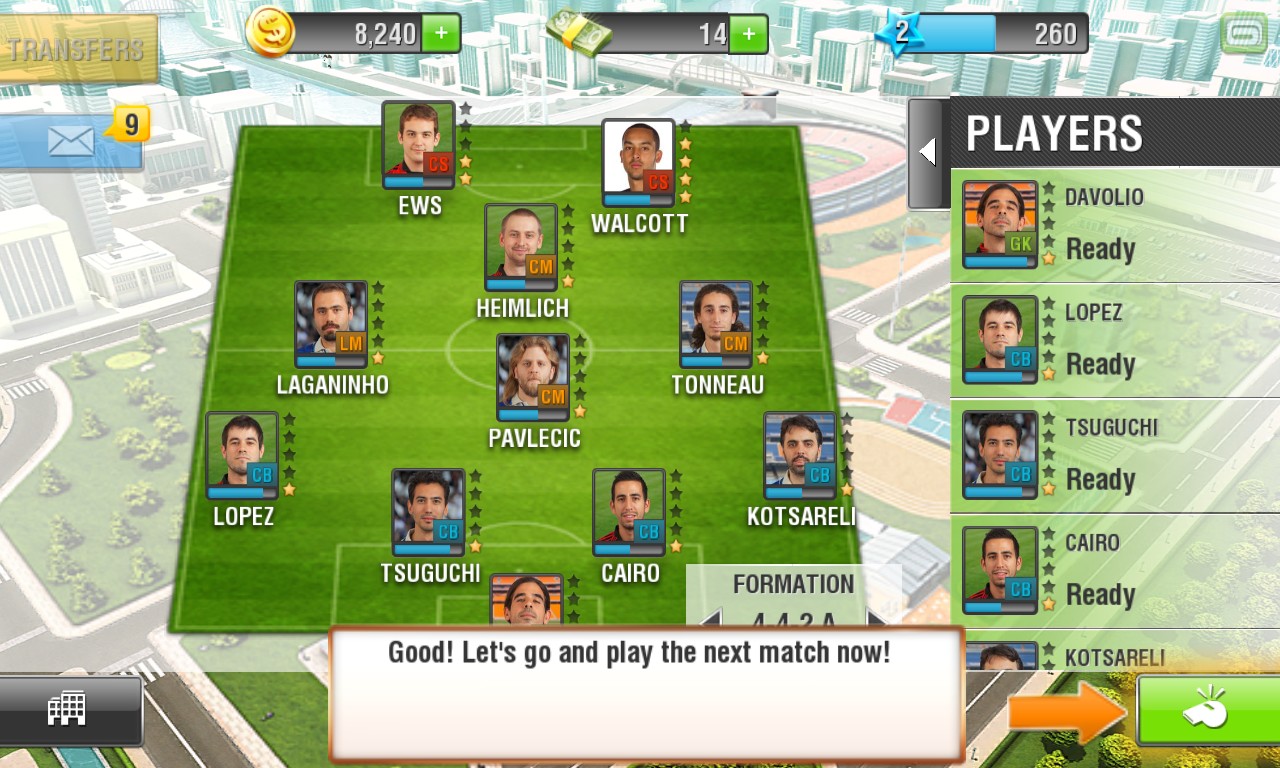Select left midfielder Laganinho
The image size is (1280, 768).
coord(331,325)
